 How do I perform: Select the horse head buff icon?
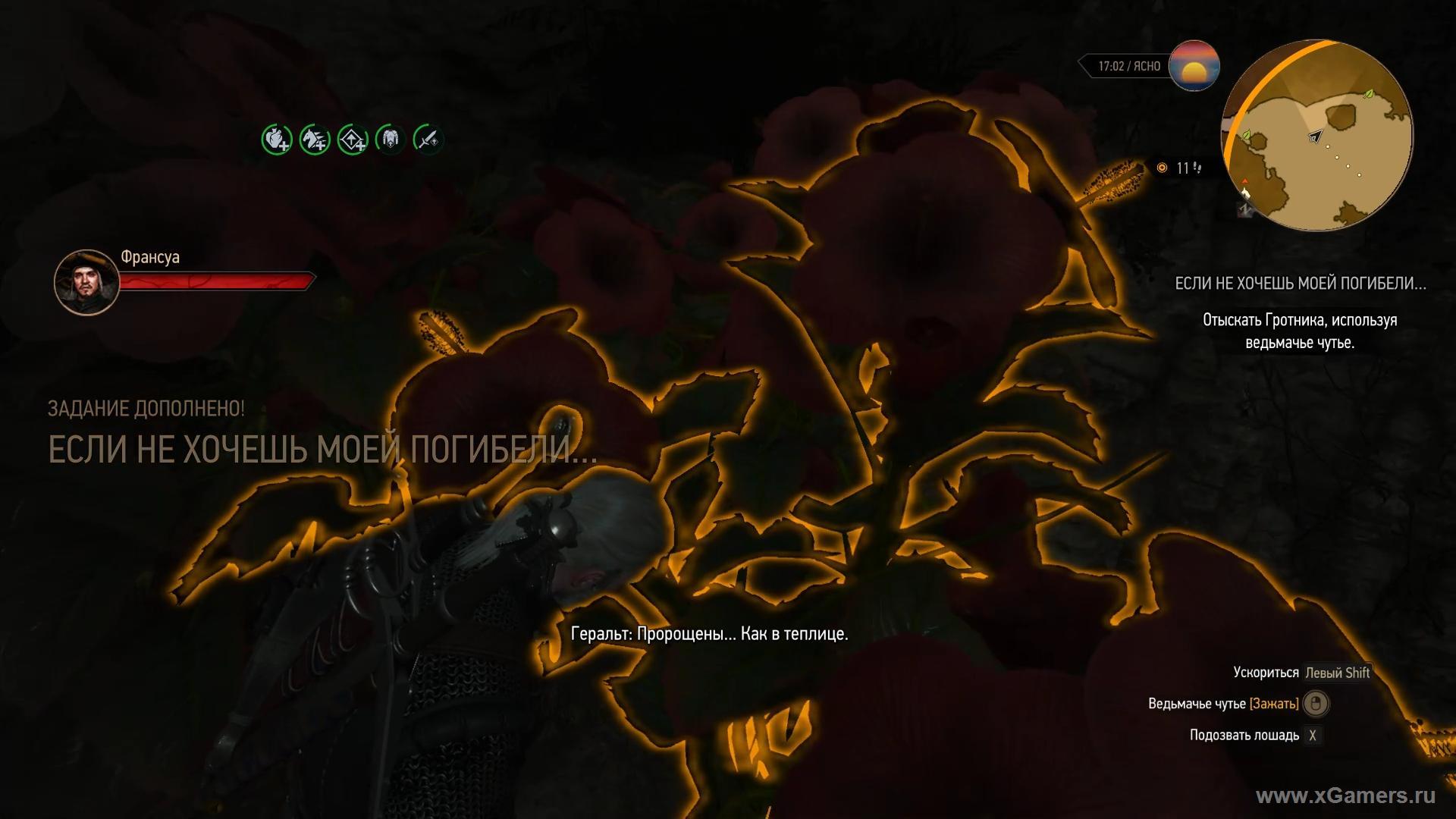[315, 140]
